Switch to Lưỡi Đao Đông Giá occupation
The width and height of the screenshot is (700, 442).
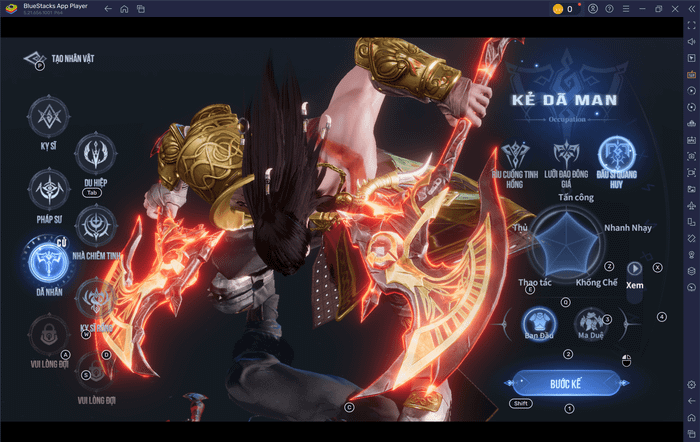pos(565,155)
